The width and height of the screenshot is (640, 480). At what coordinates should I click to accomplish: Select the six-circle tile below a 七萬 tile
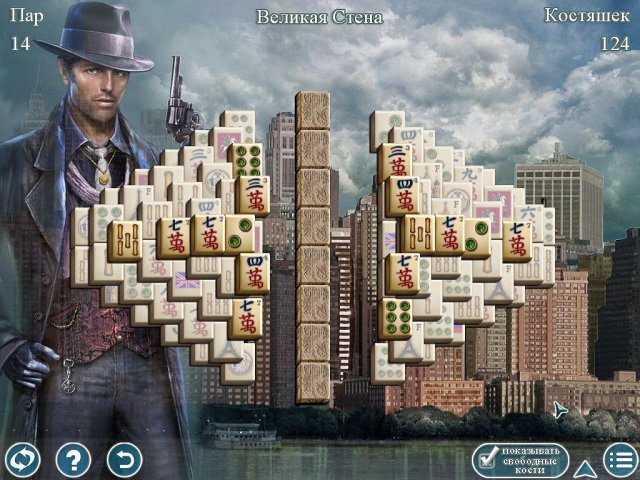pyautogui.click(x=397, y=318)
